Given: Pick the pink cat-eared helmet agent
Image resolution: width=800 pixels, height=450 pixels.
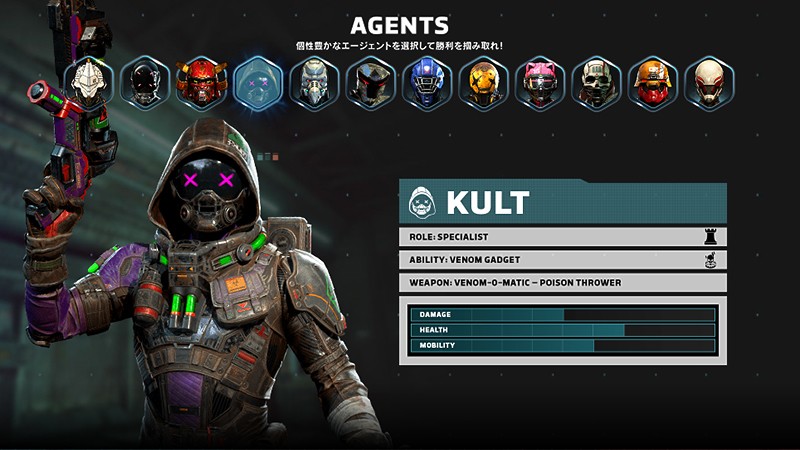Looking at the screenshot, I should pos(540,83).
